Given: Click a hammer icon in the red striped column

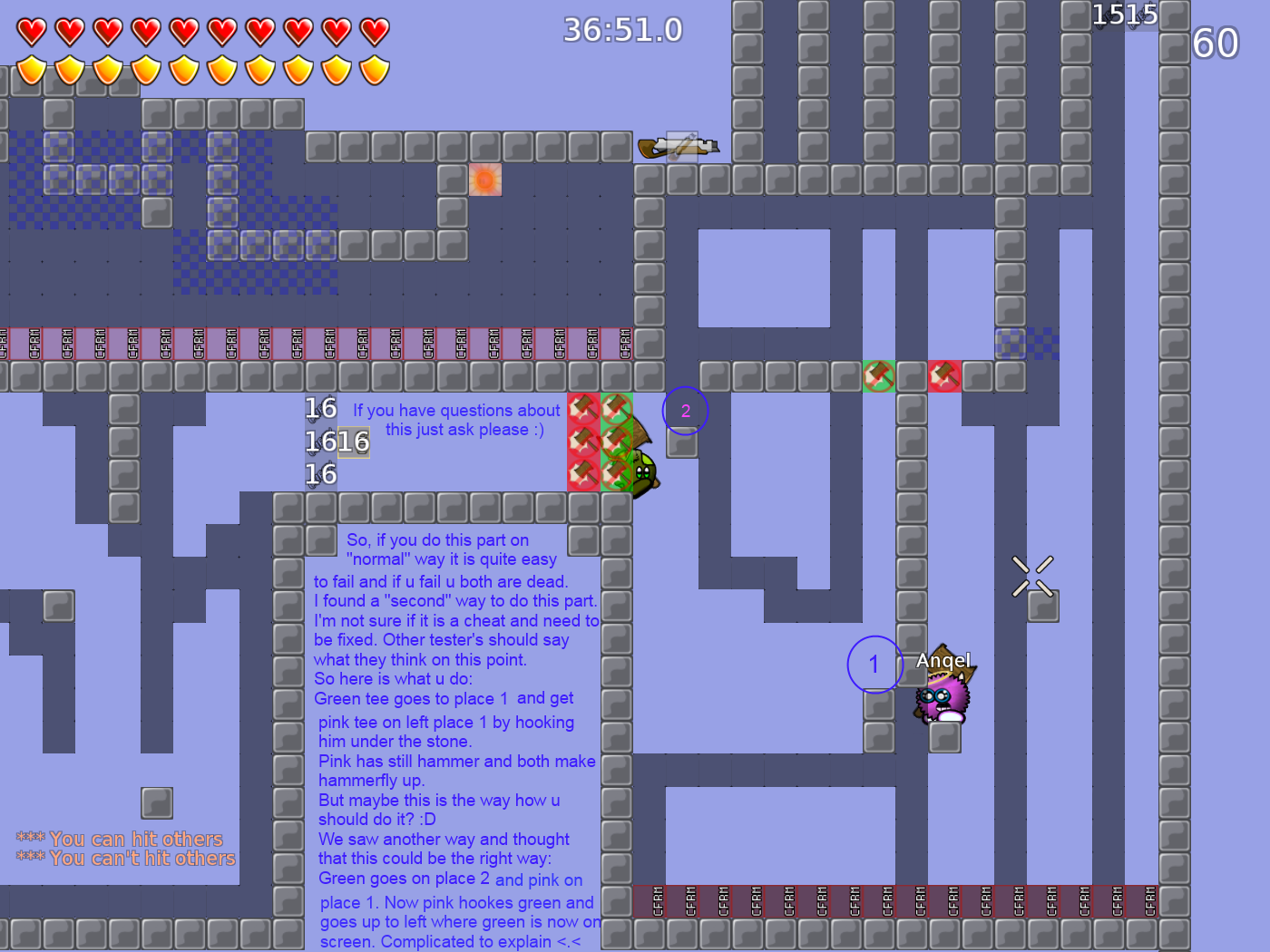Looking at the screenshot, I should 581,442.
